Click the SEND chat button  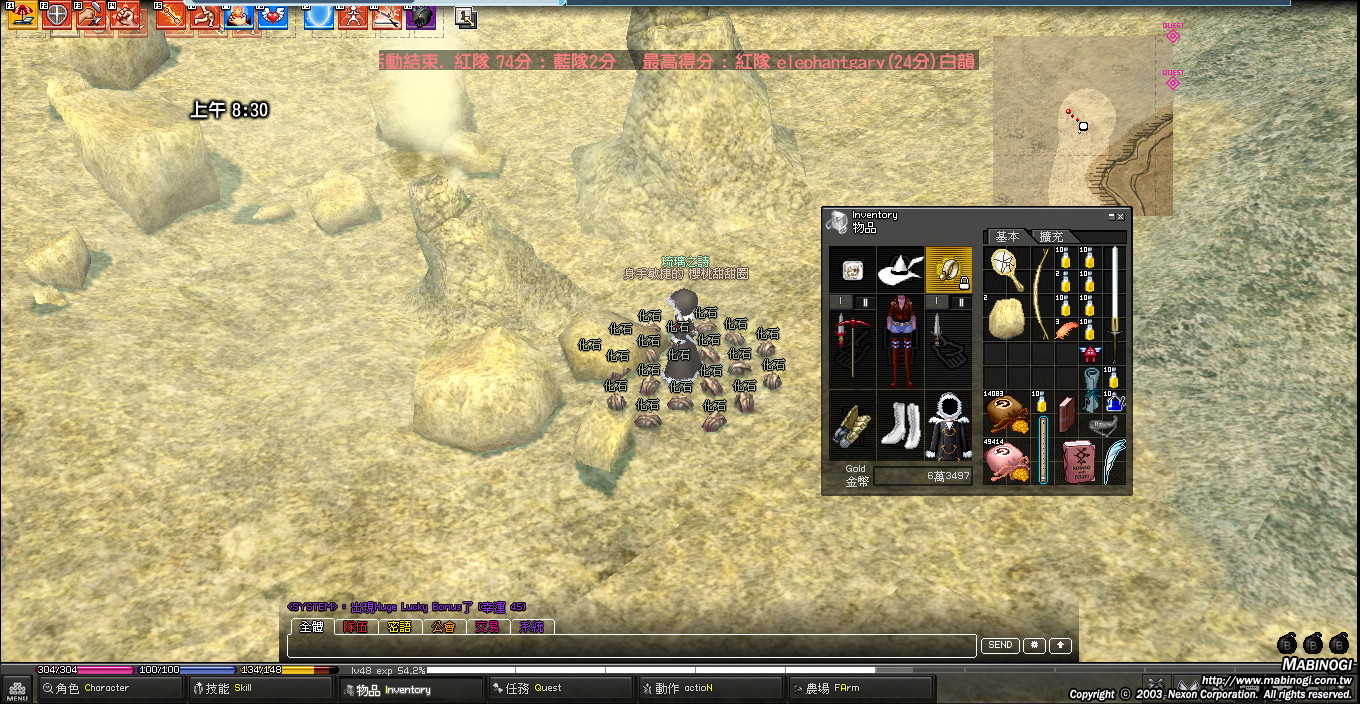(999, 646)
